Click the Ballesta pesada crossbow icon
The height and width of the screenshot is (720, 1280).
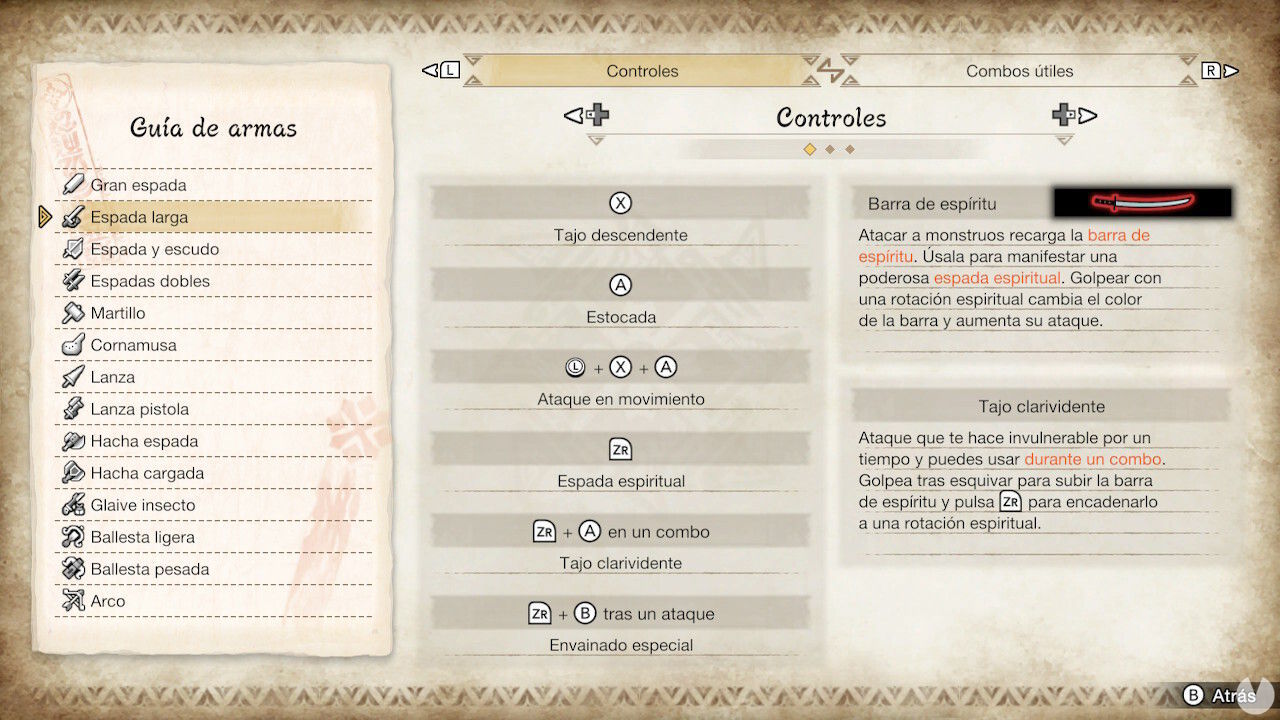click(x=74, y=568)
